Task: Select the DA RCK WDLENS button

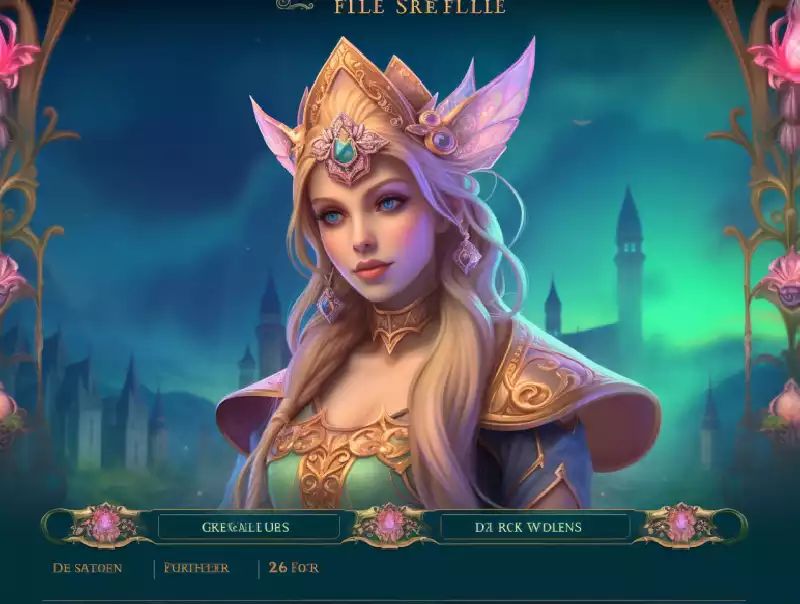Action: coord(535,526)
